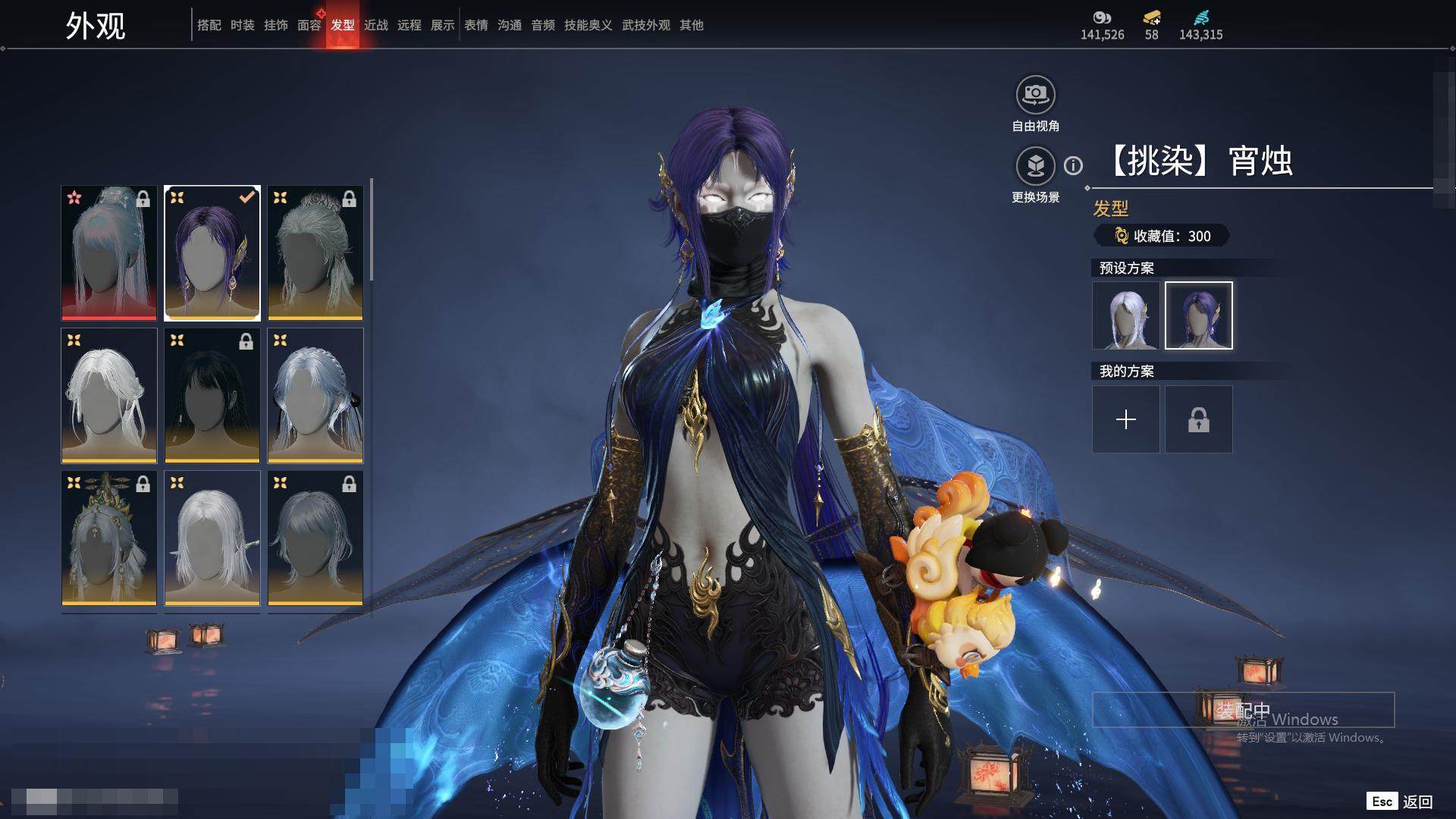Image resolution: width=1456 pixels, height=819 pixels.
Task: Open the 其他 tab
Action: [x=691, y=25]
